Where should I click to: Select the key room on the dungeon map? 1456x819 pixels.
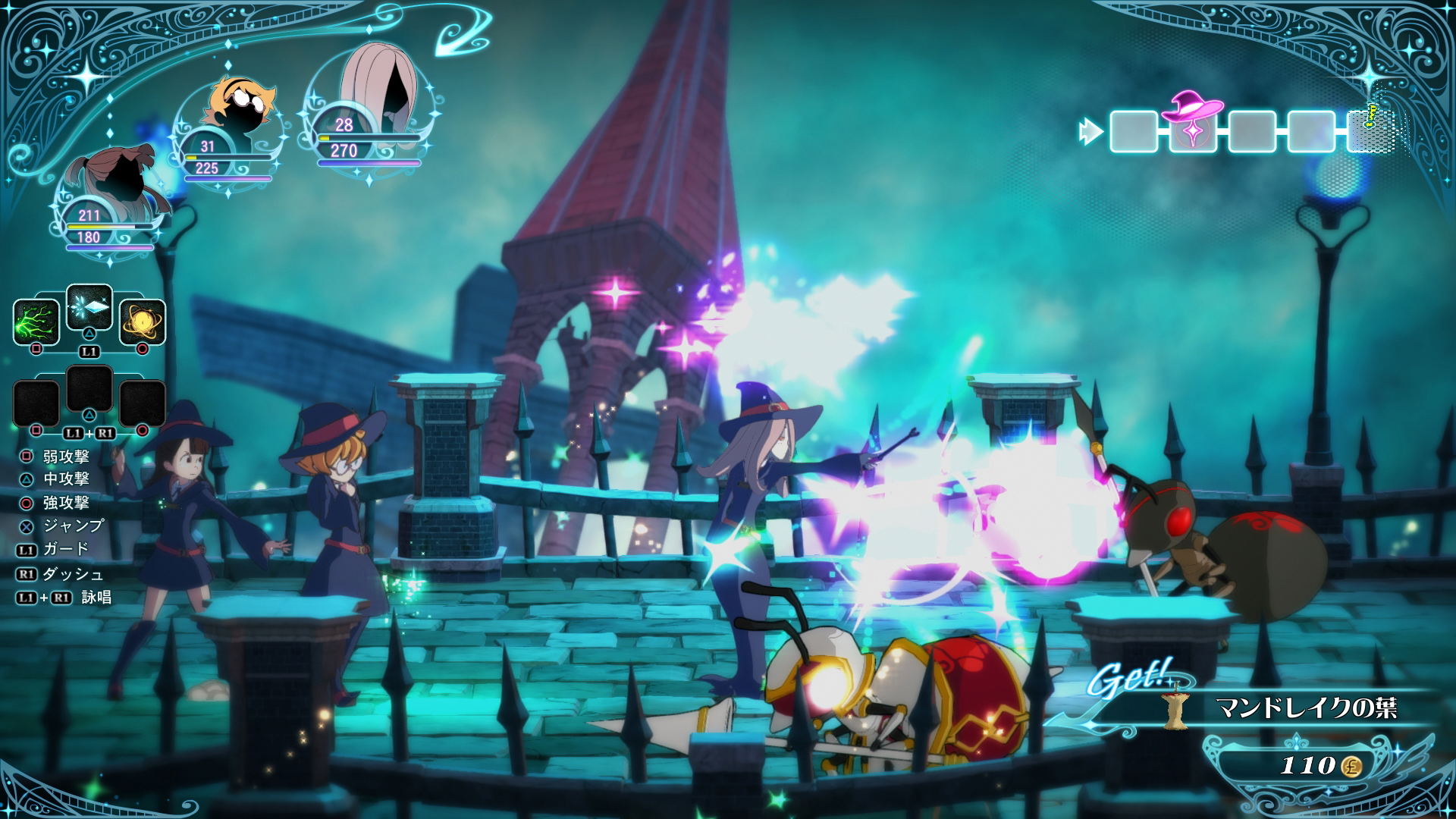[x=1370, y=130]
